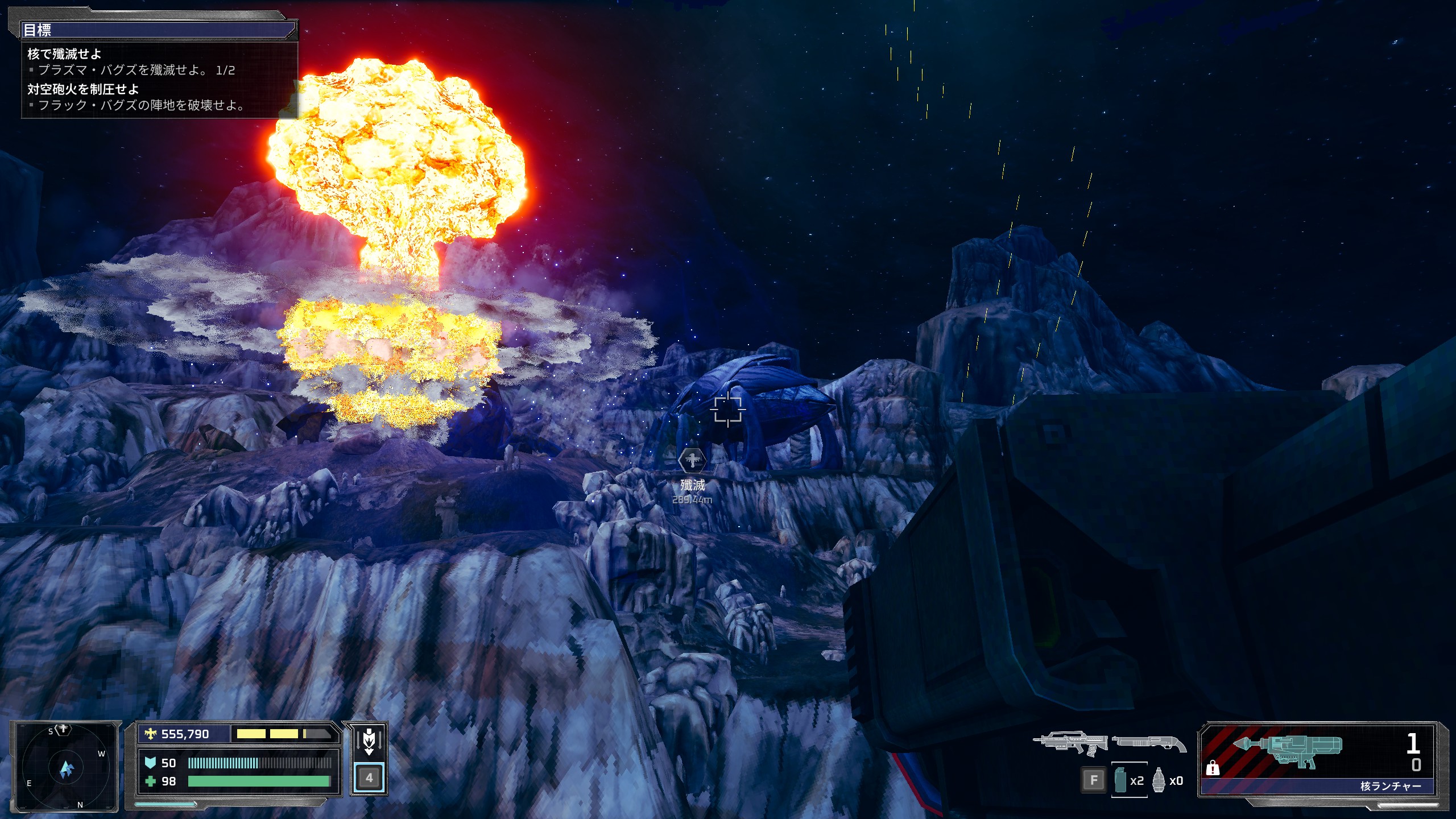1456x819 pixels.
Task: Select the 核で殲滅せよ objective entry
Action: click(64, 54)
